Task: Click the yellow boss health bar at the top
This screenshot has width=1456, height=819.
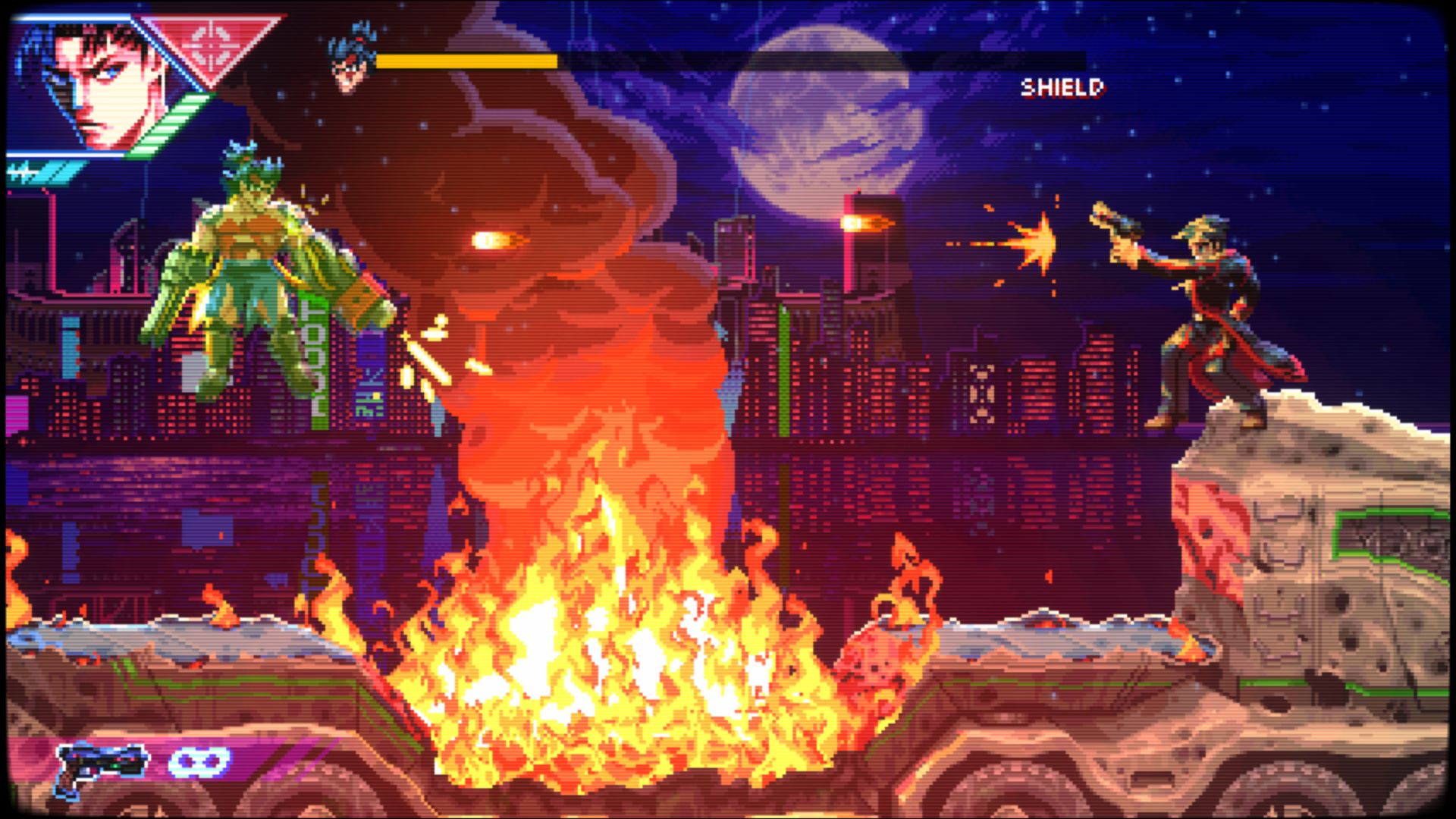Action: point(466,59)
